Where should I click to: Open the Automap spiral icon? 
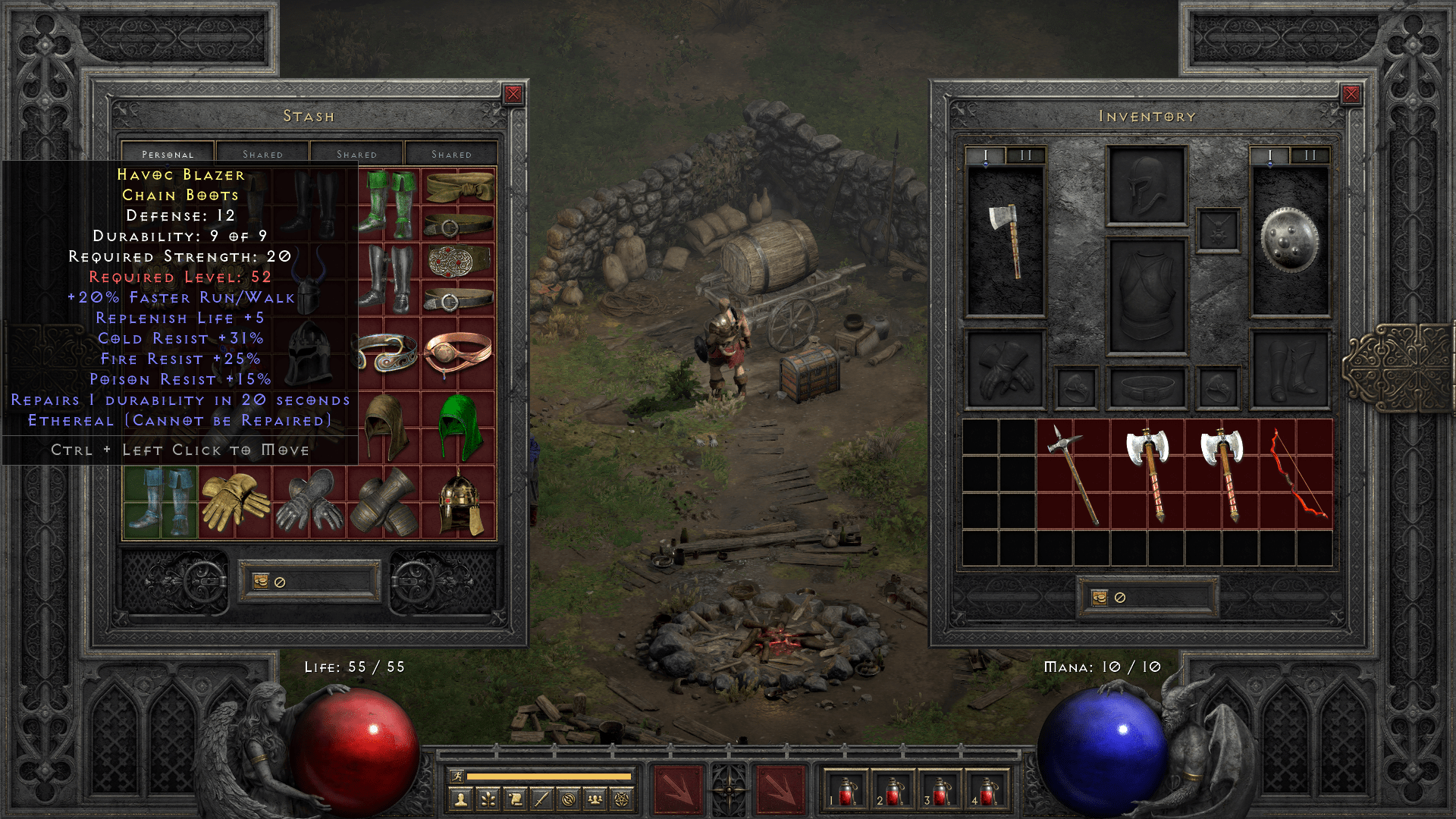pos(570,799)
